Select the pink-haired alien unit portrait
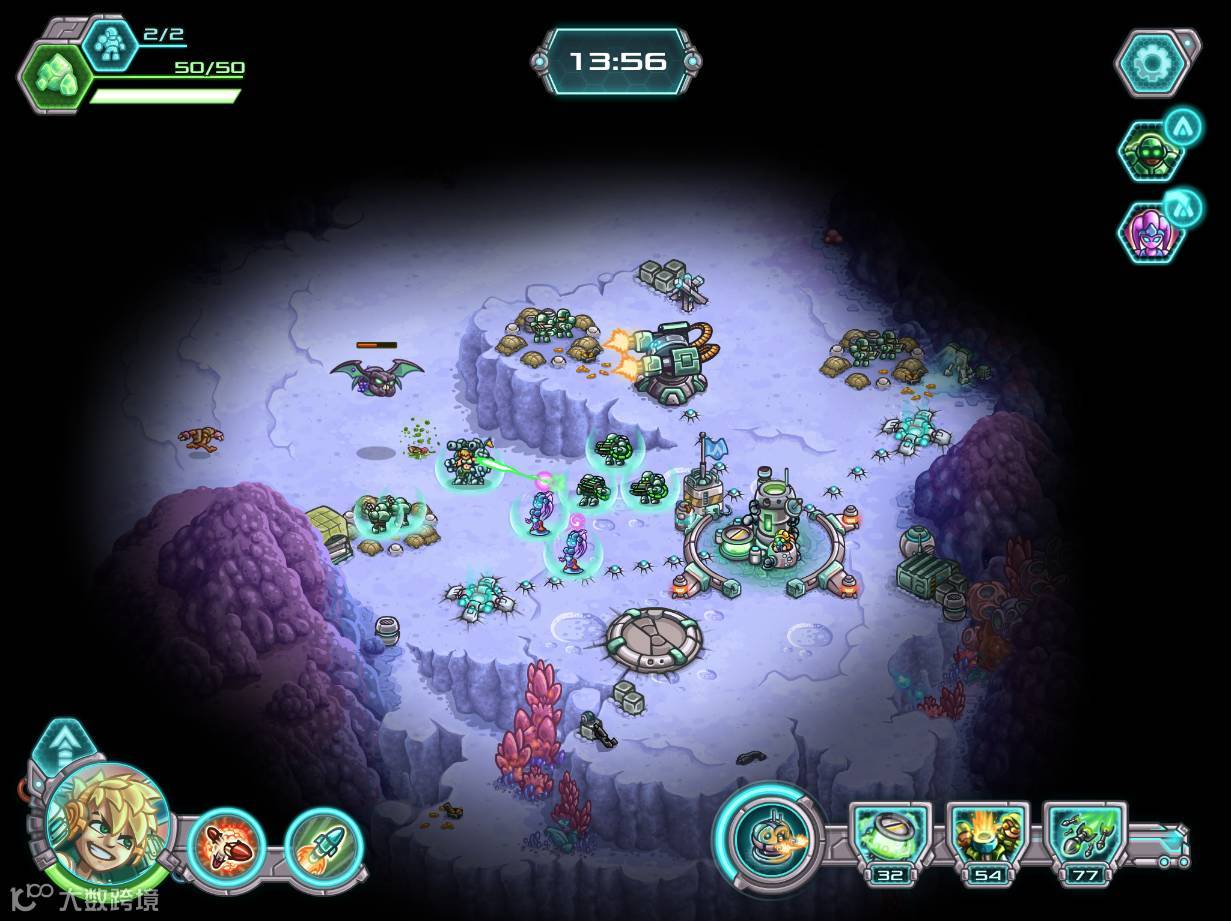 [x=1150, y=232]
